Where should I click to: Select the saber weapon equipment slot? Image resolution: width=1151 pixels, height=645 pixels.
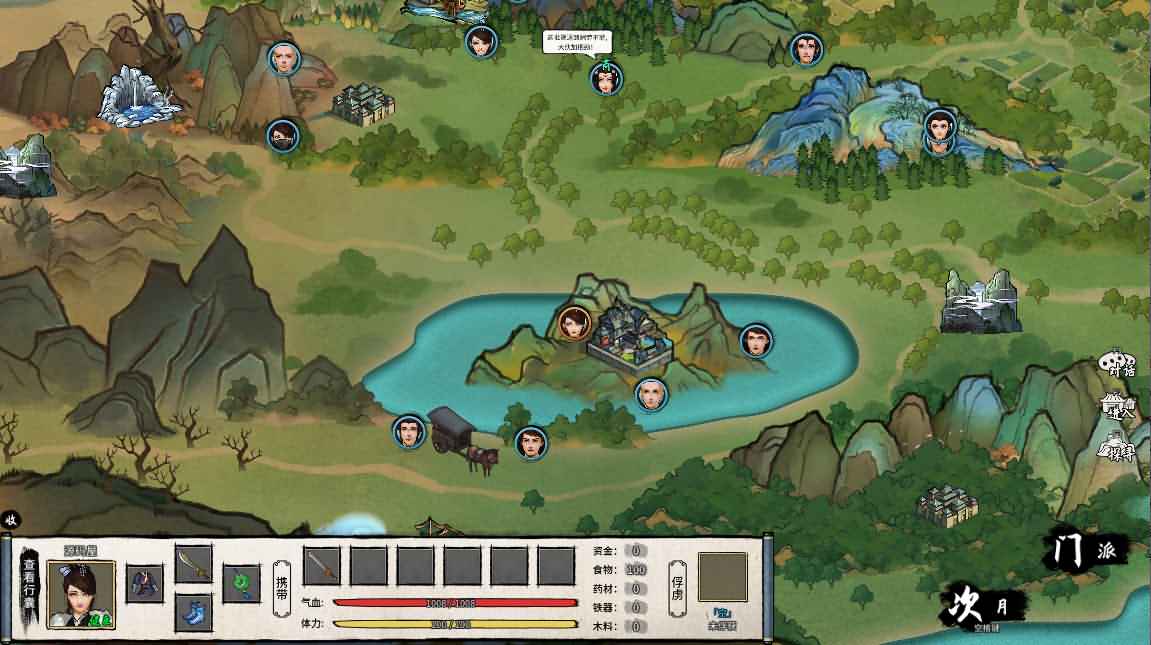194,563
